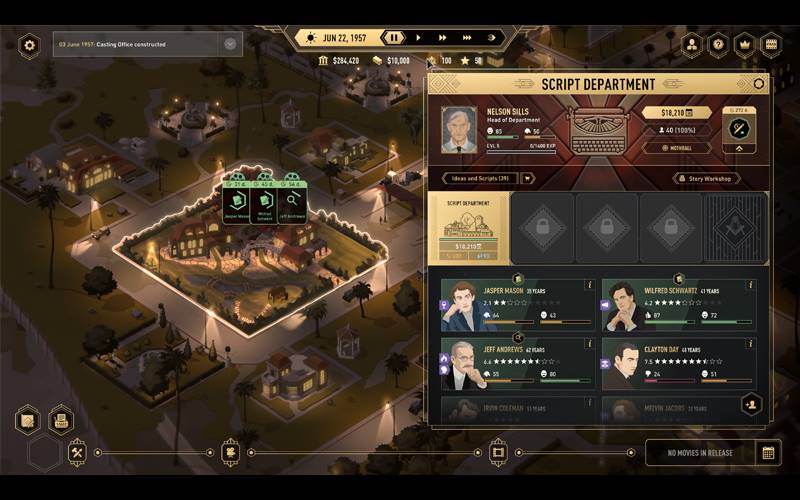Open the help question mark menu
The width and height of the screenshot is (800, 500).
[x=717, y=44]
